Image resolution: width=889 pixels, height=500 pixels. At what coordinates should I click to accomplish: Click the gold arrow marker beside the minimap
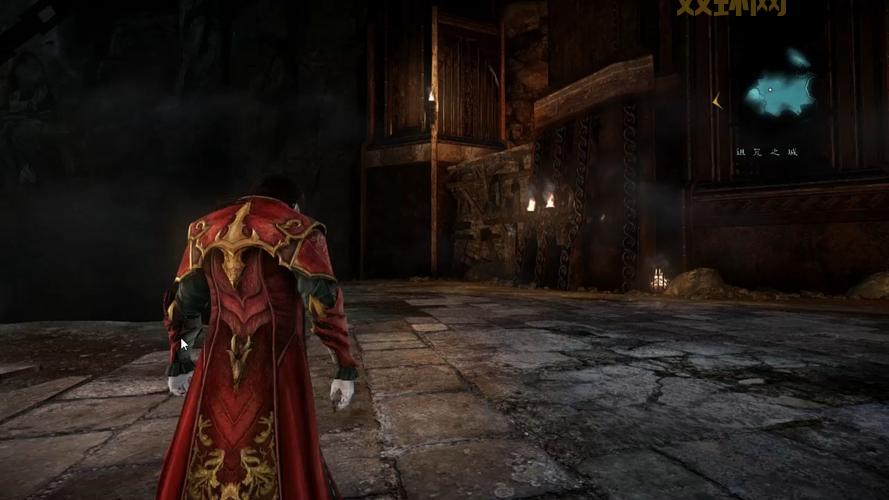(x=719, y=101)
